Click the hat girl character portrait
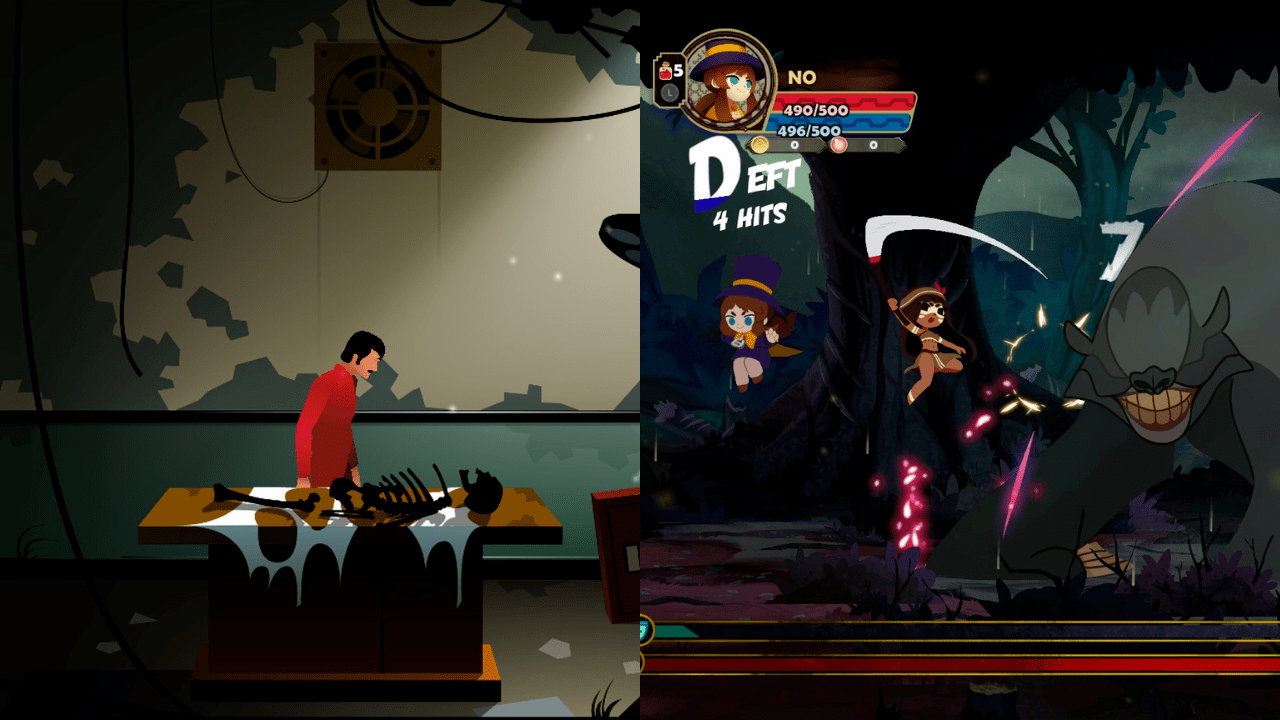 coord(726,80)
